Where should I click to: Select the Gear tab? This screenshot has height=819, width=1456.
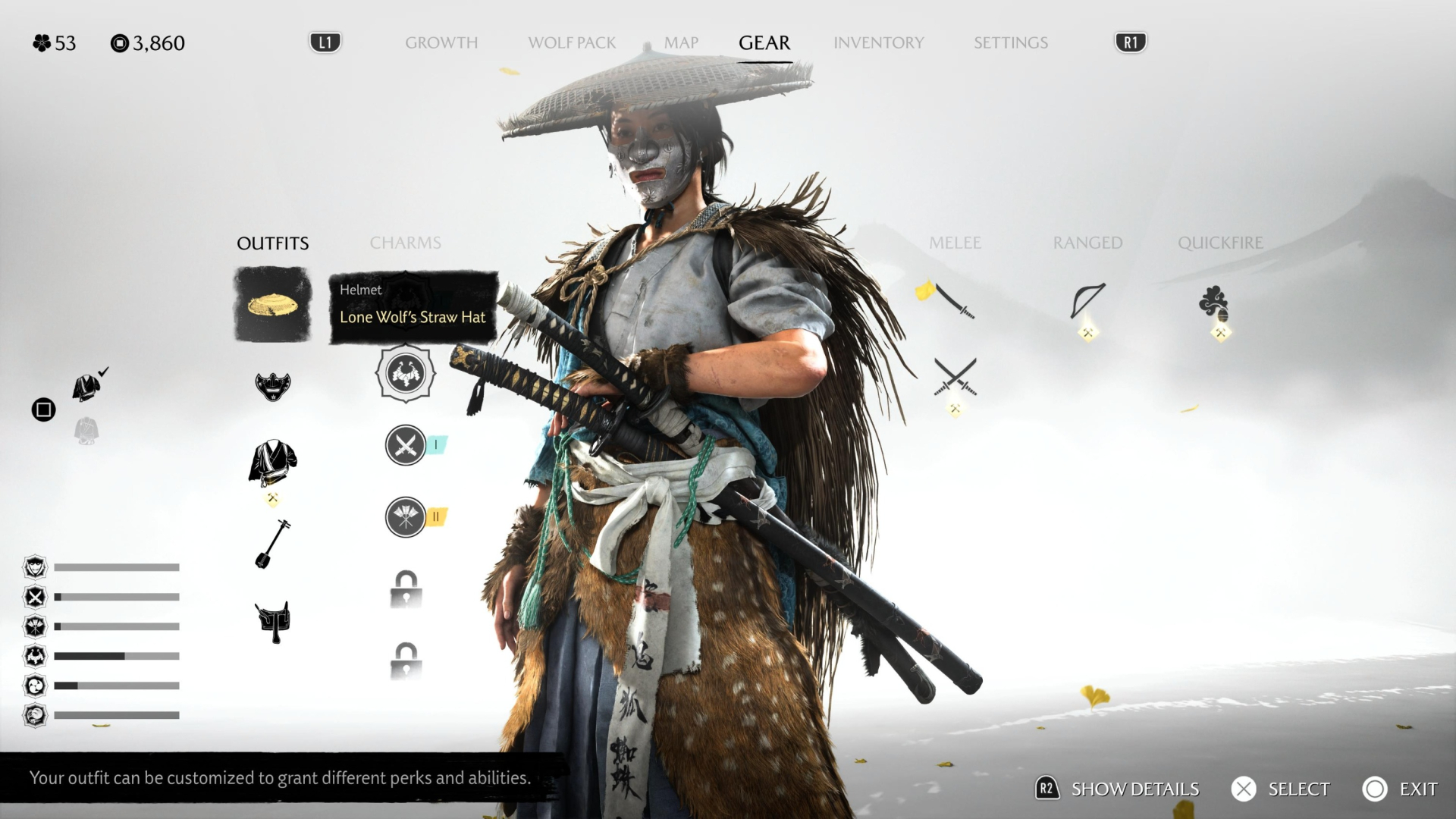[764, 43]
